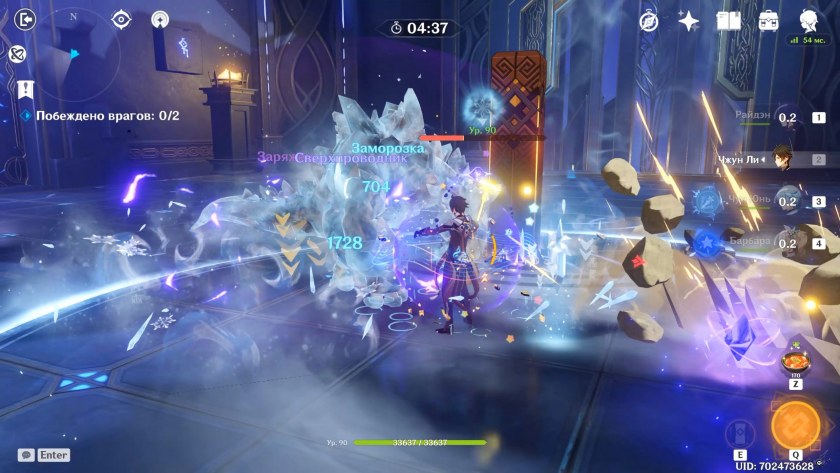Open the backpack inventory
This screenshot has height=473, width=840.
point(768,20)
